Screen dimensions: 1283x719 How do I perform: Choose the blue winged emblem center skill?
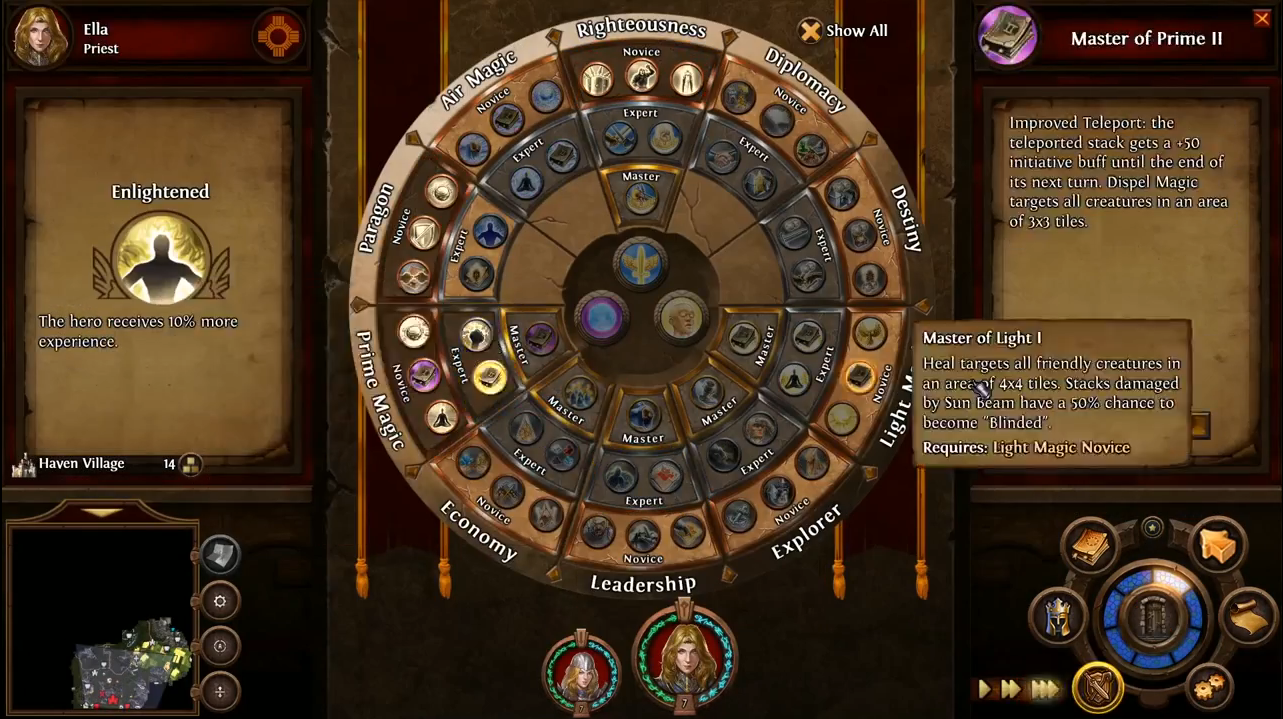click(x=641, y=264)
